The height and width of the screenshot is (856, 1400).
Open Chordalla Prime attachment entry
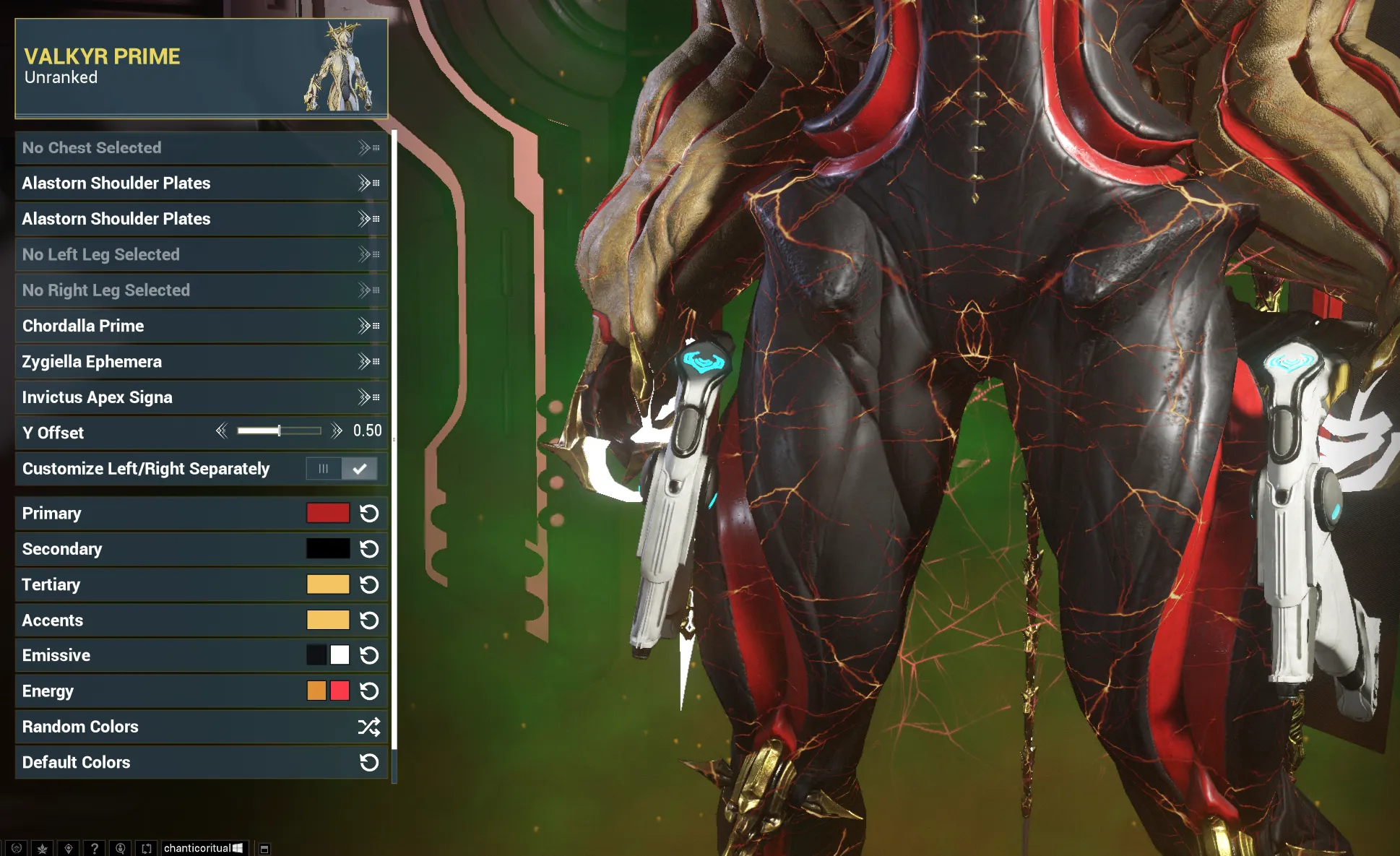click(x=201, y=326)
